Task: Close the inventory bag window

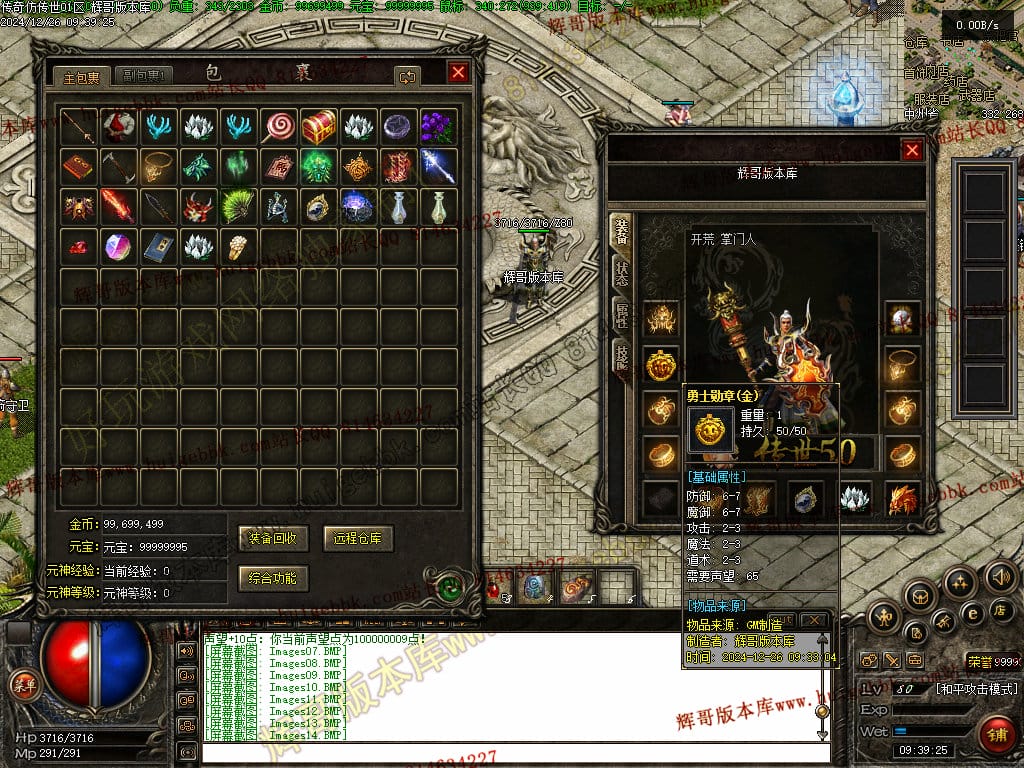Action: point(458,73)
